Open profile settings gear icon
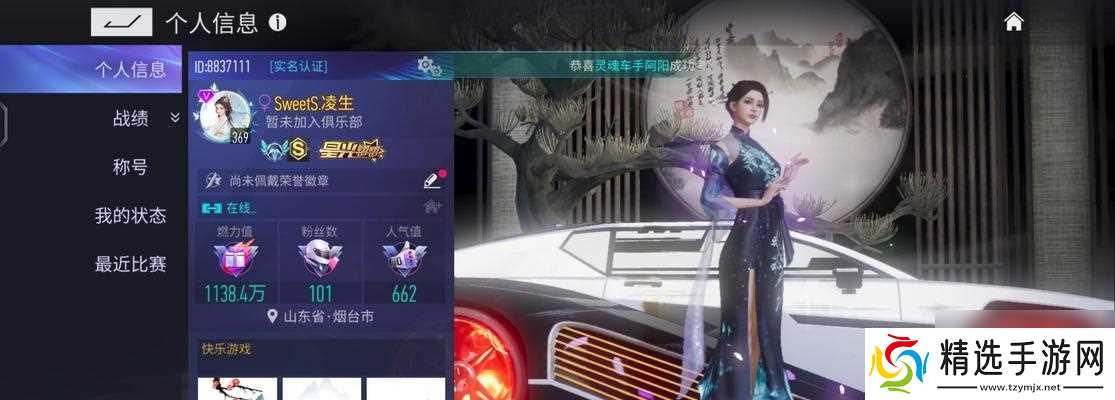The image size is (1115, 400). click(x=430, y=67)
